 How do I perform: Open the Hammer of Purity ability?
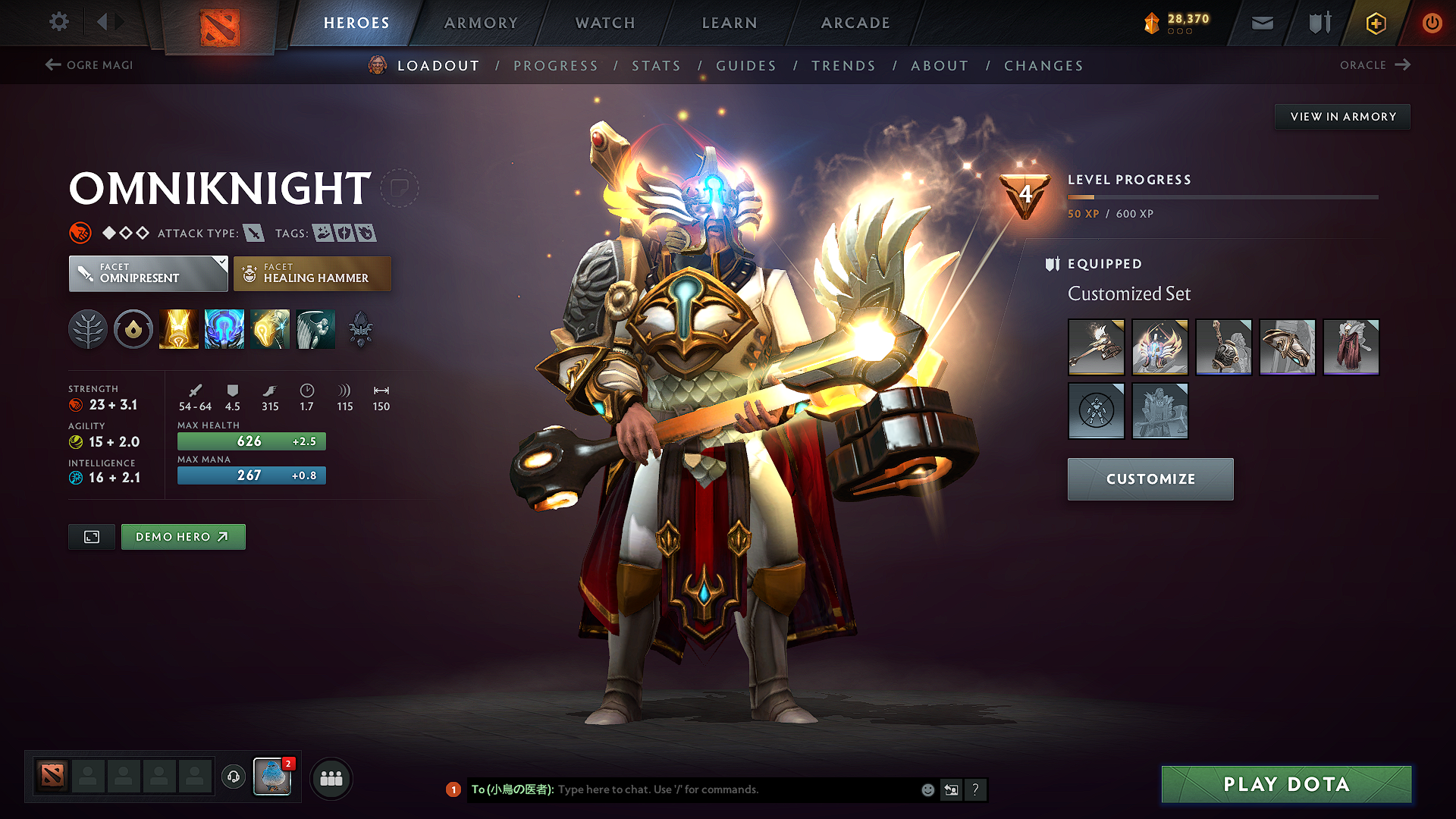270,329
